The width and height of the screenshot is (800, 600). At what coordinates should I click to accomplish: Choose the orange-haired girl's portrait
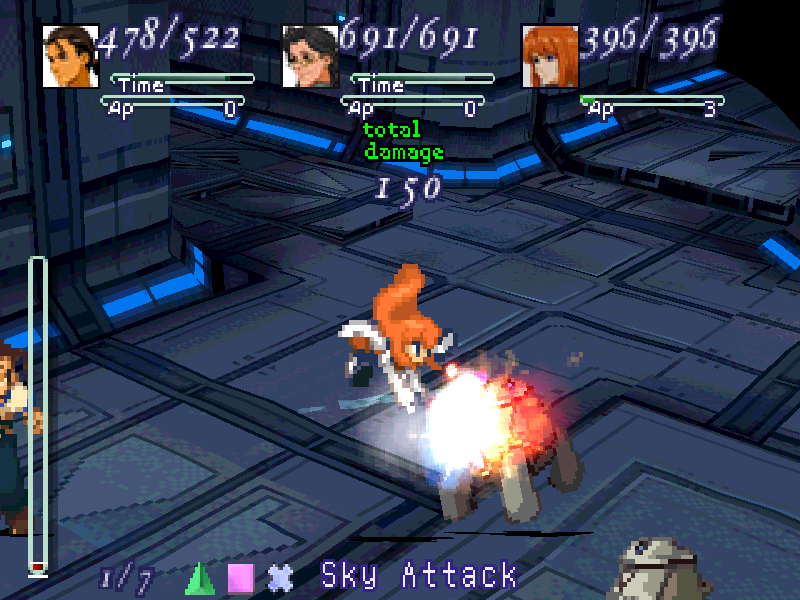pyautogui.click(x=550, y=56)
